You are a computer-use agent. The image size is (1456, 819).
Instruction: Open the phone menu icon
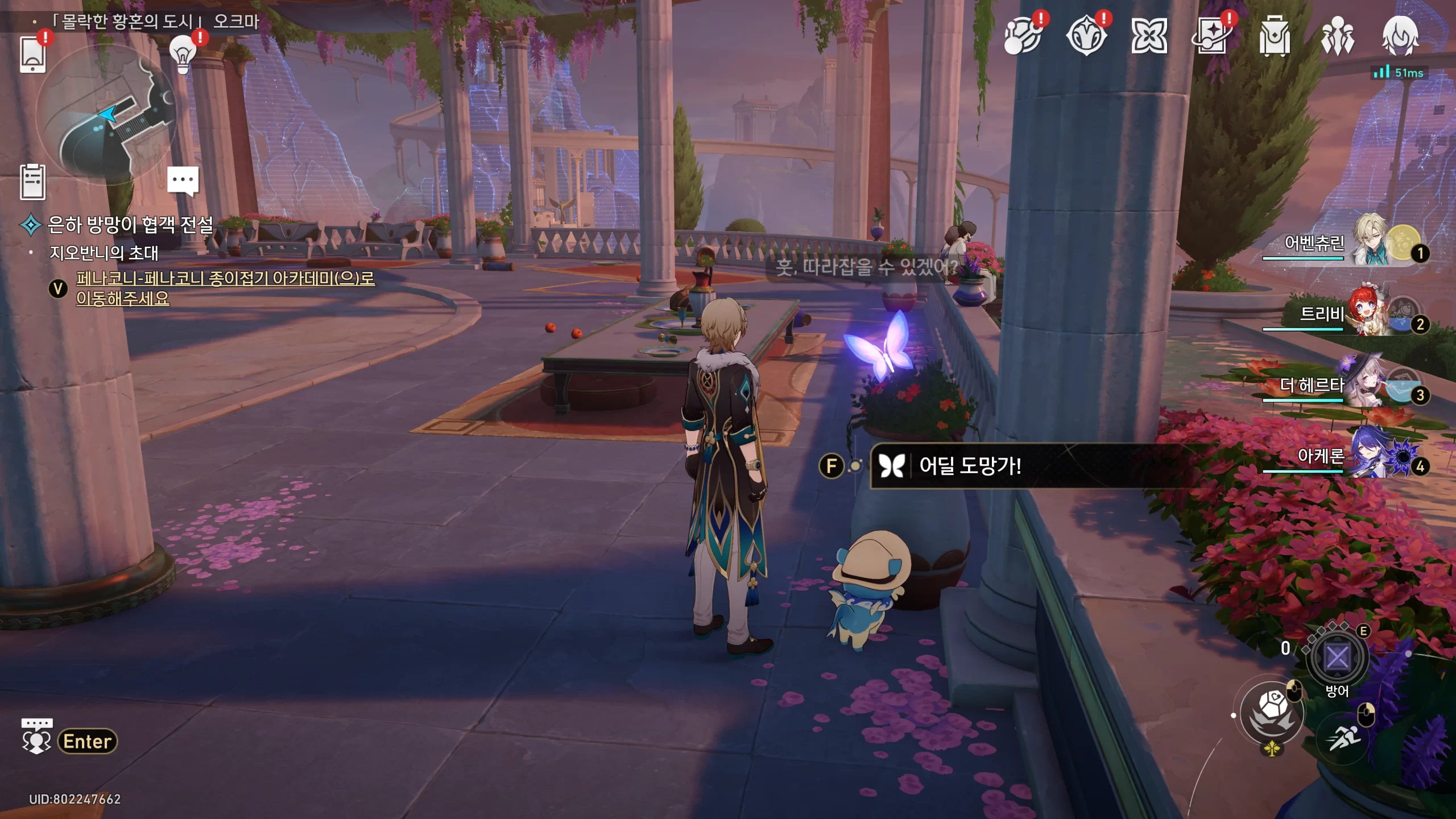point(32,55)
